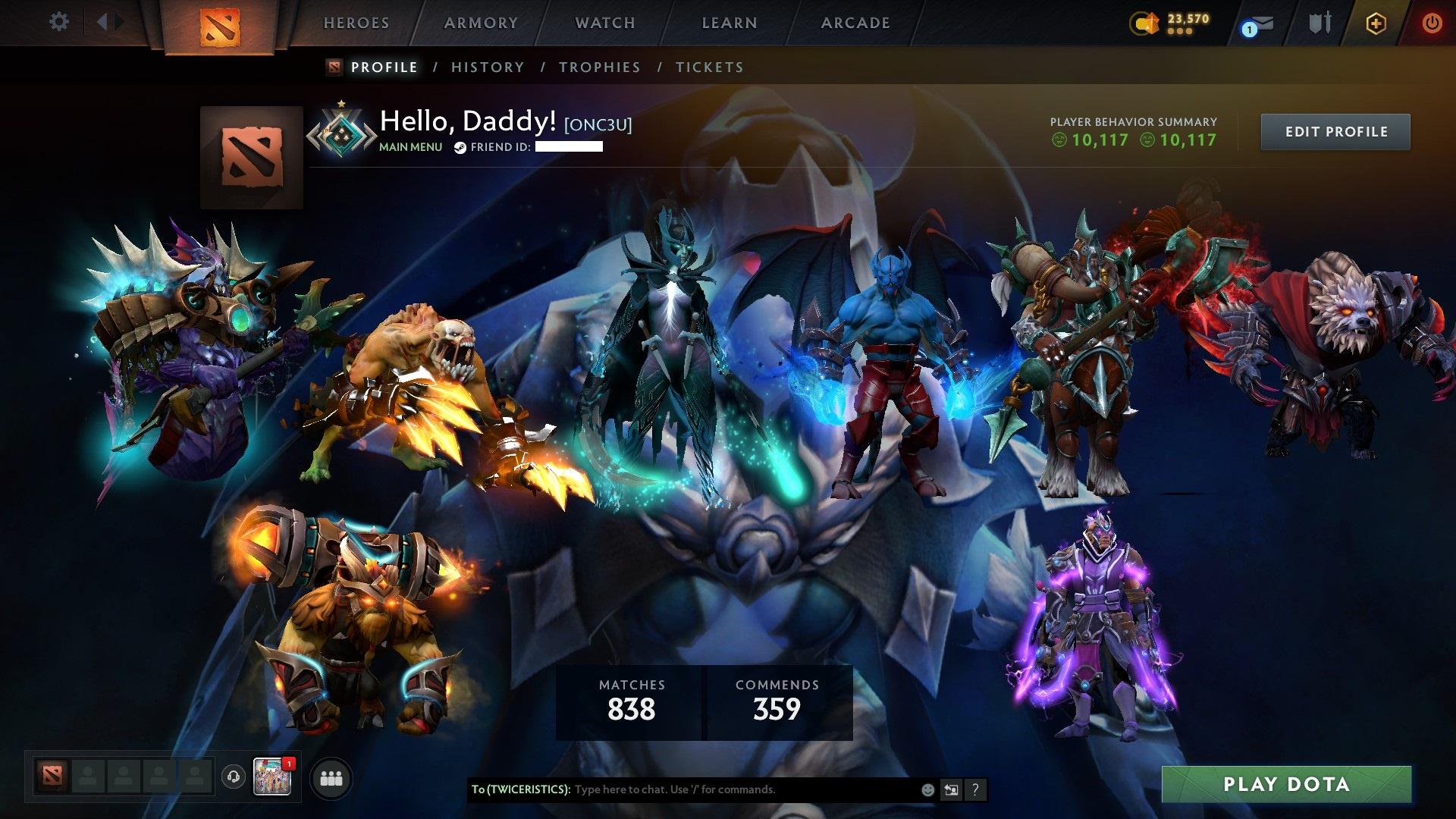Click the question mark chat help icon
1456x819 pixels.
coord(976,789)
